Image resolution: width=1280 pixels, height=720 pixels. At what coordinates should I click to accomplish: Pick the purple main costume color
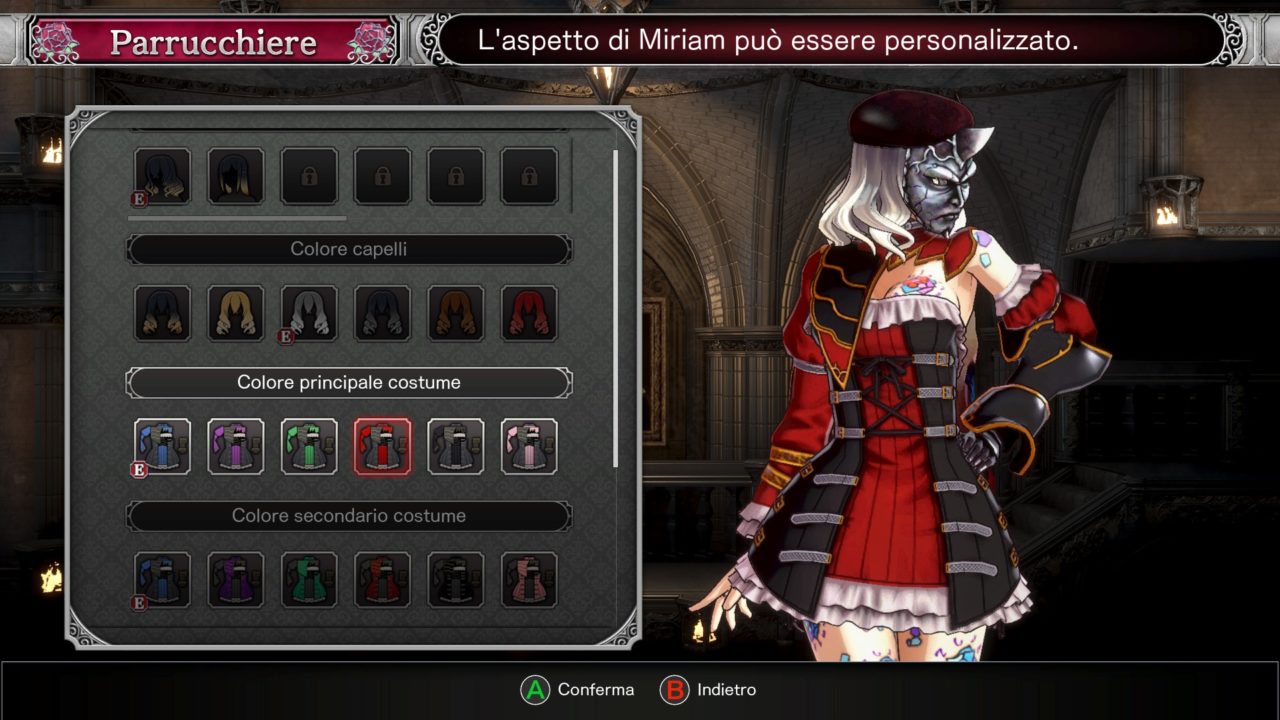(236, 446)
